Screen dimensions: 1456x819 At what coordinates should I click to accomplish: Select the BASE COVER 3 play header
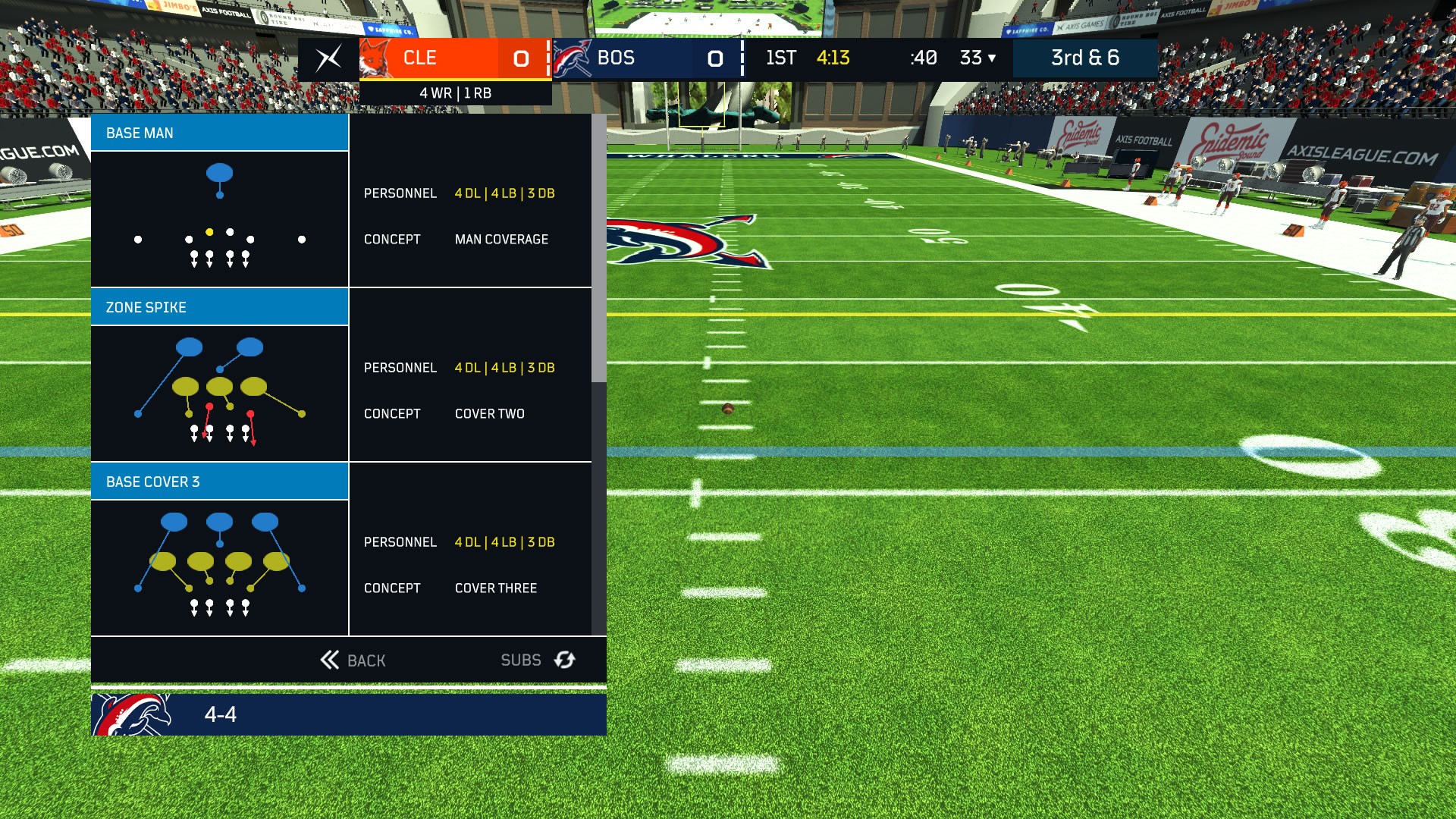pos(219,481)
